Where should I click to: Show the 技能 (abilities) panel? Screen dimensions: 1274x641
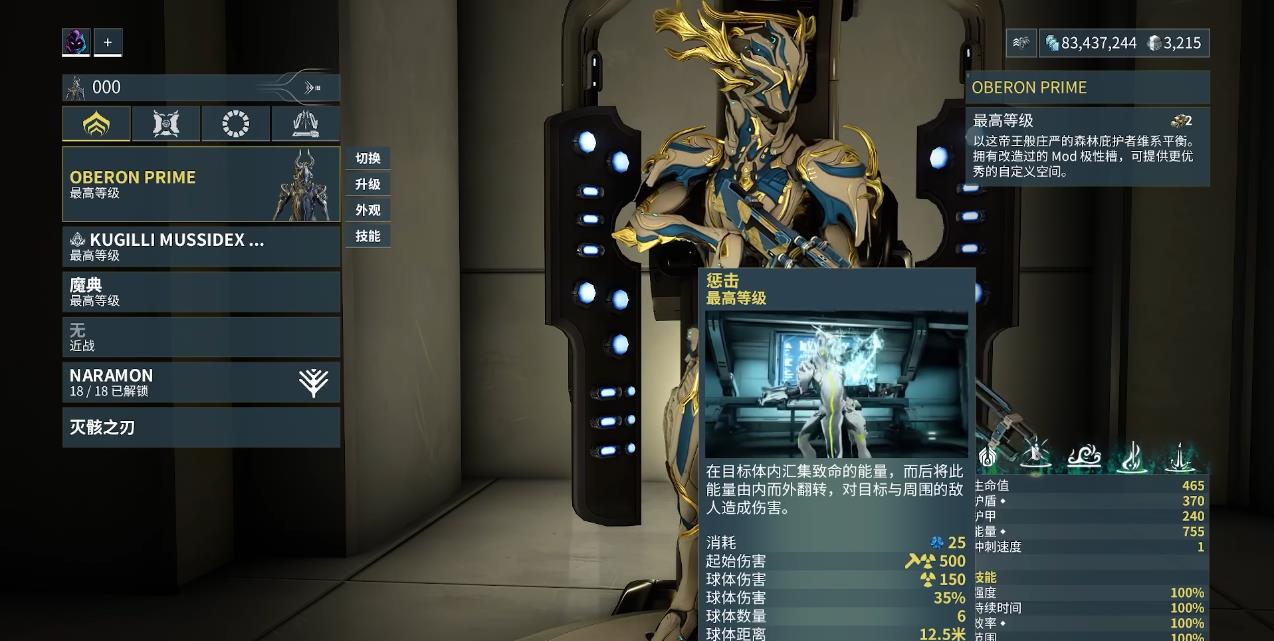[368, 236]
